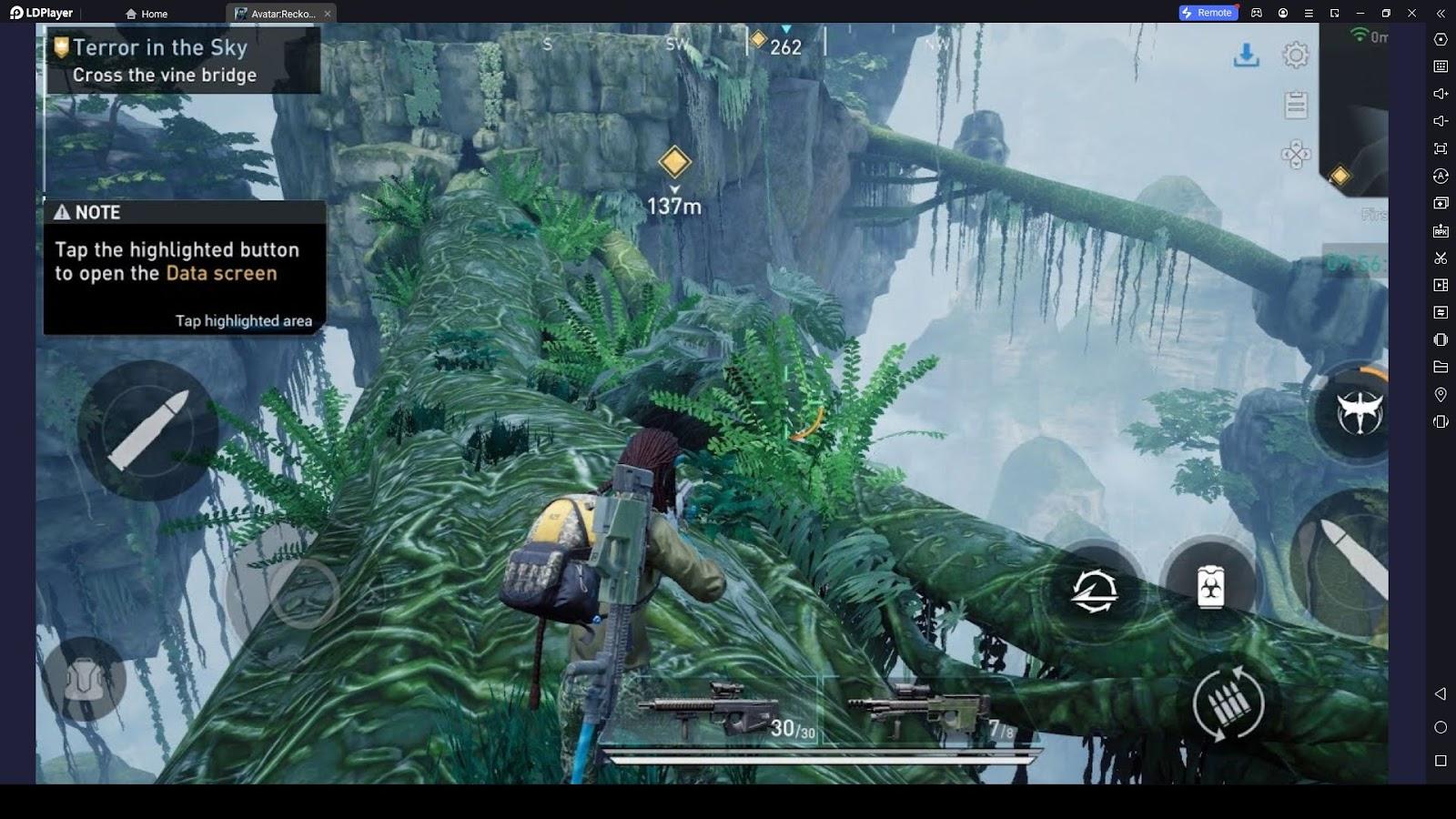
Task: Tap the ammo reload button
Action: click(x=1228, y=703)
